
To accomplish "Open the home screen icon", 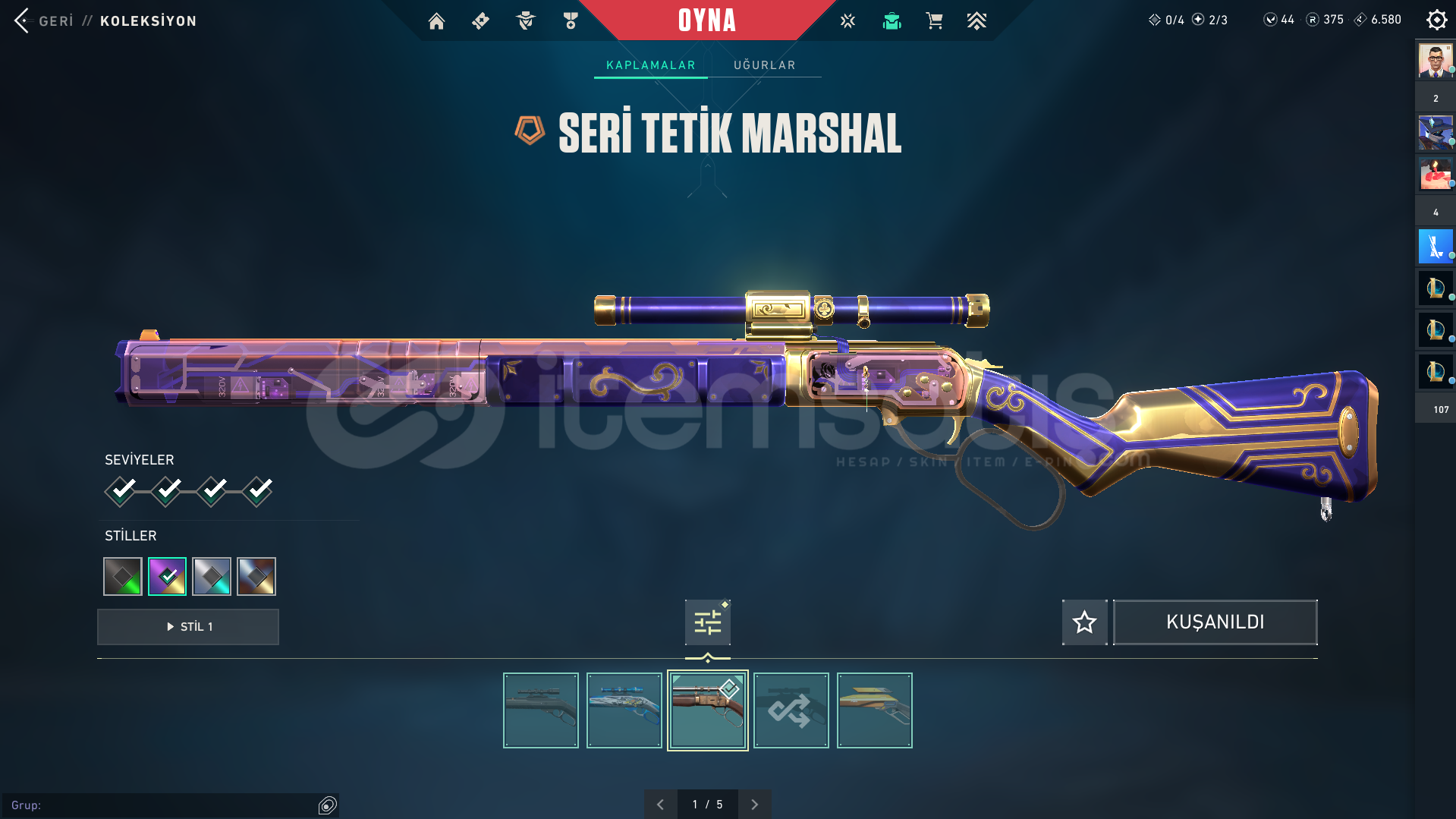I will (x=436, y=21).
